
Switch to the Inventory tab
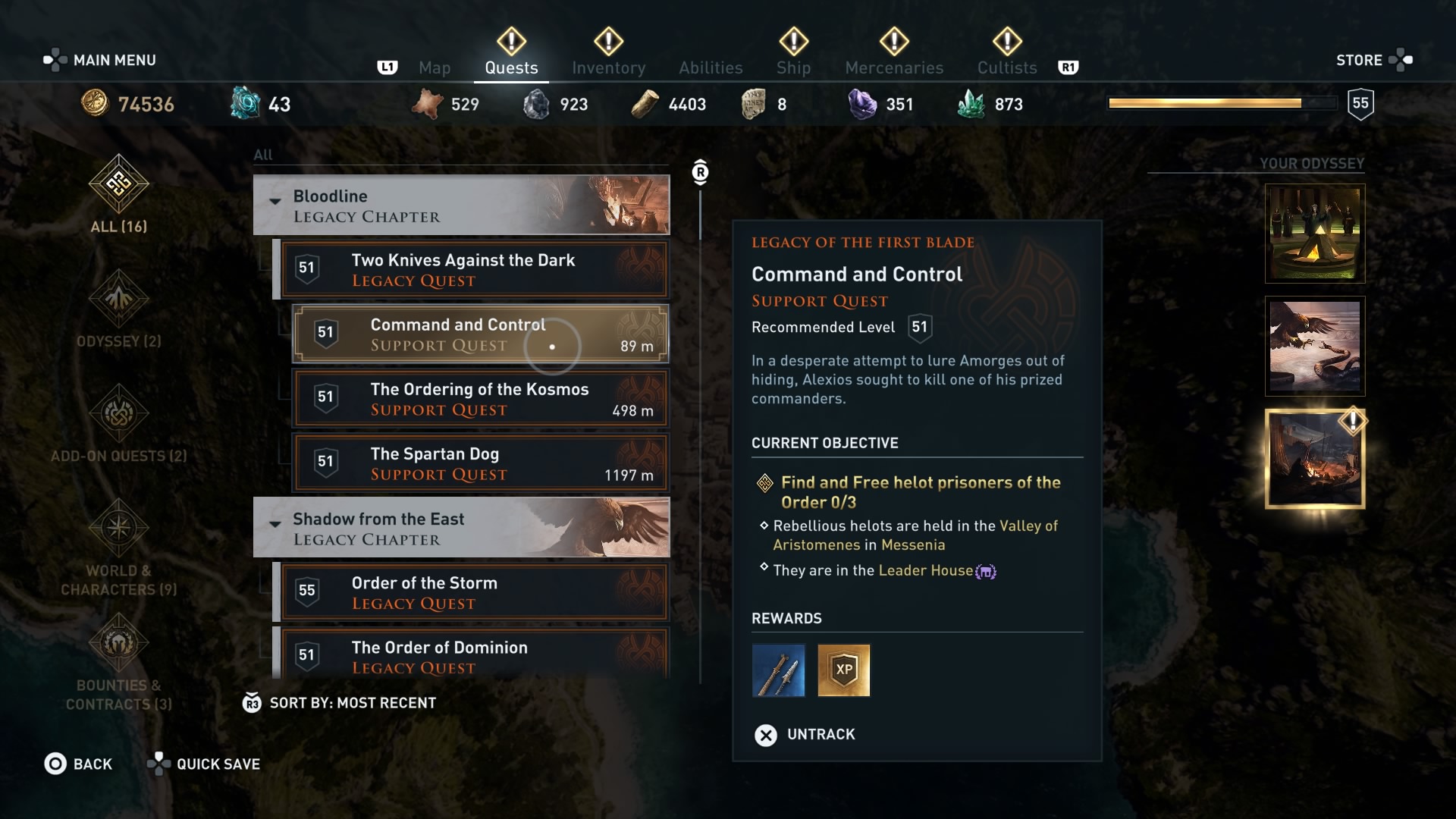click(x=609, y=67)
